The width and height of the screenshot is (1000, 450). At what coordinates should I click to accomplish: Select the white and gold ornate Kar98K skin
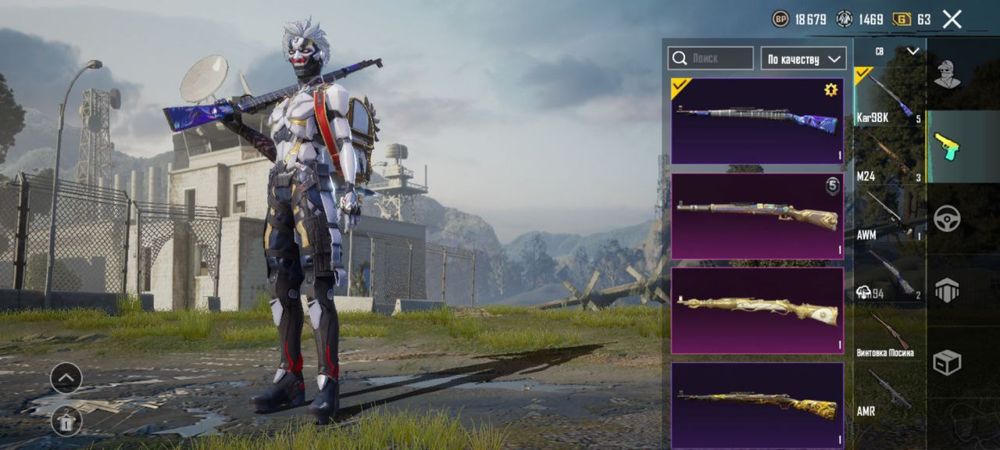(x=757, y=310)
